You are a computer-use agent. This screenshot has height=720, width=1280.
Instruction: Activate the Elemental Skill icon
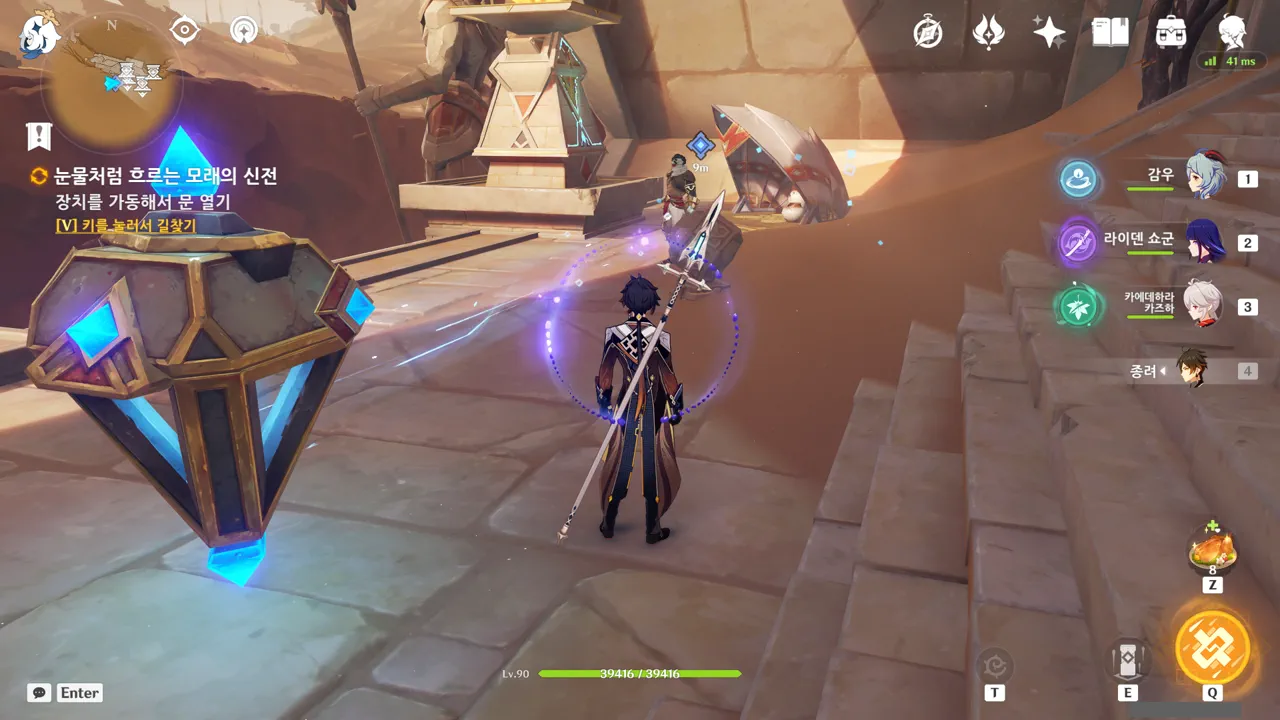(x=1127, y=660)
